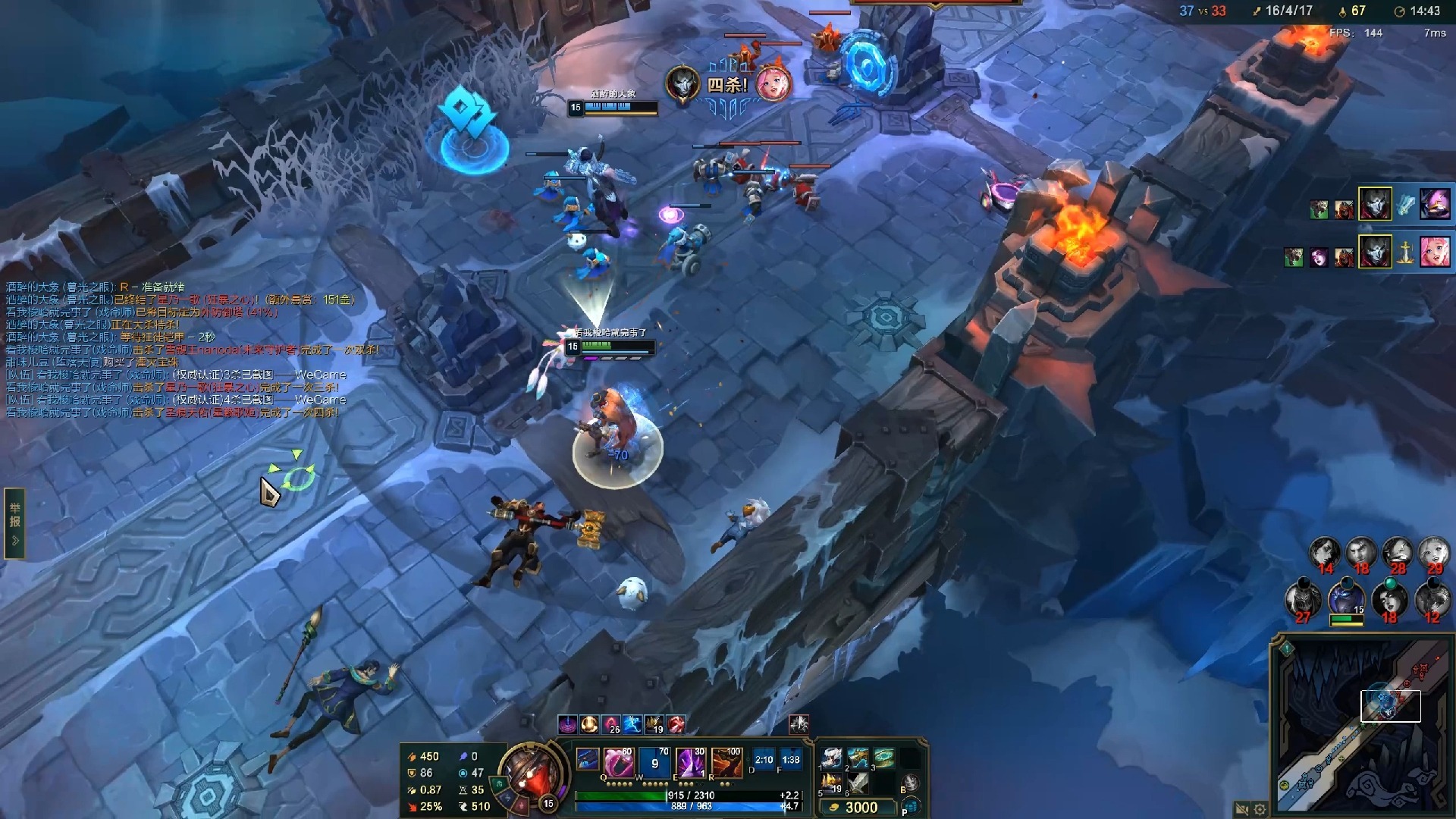Use the item in inventory slot 1
The height and width of the screenshot is (819, 1456).
tap(832, 757)
